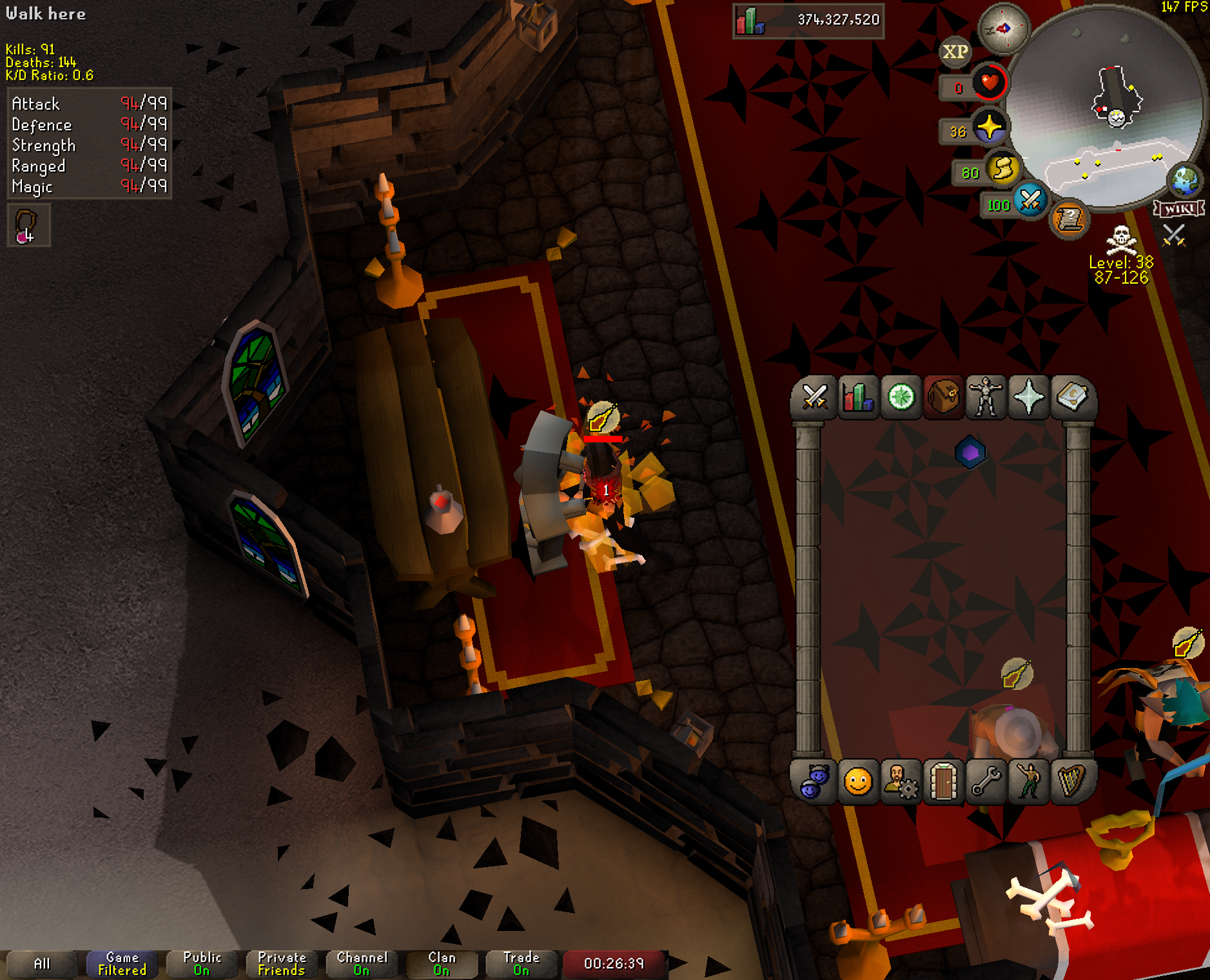Click the Wiki lookup button
The image size is (1210, 980).
1179,209
